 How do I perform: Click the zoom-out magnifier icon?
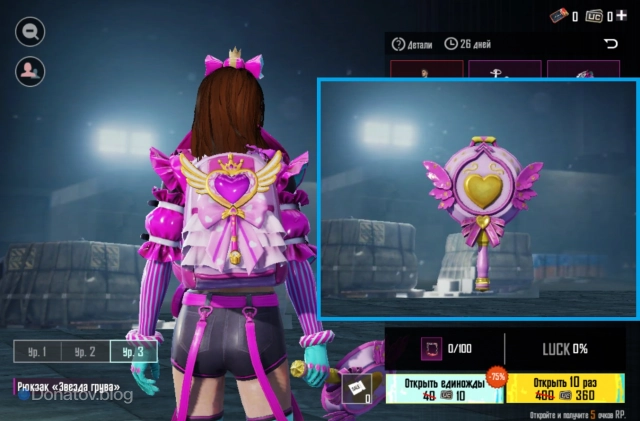(30, 31)
